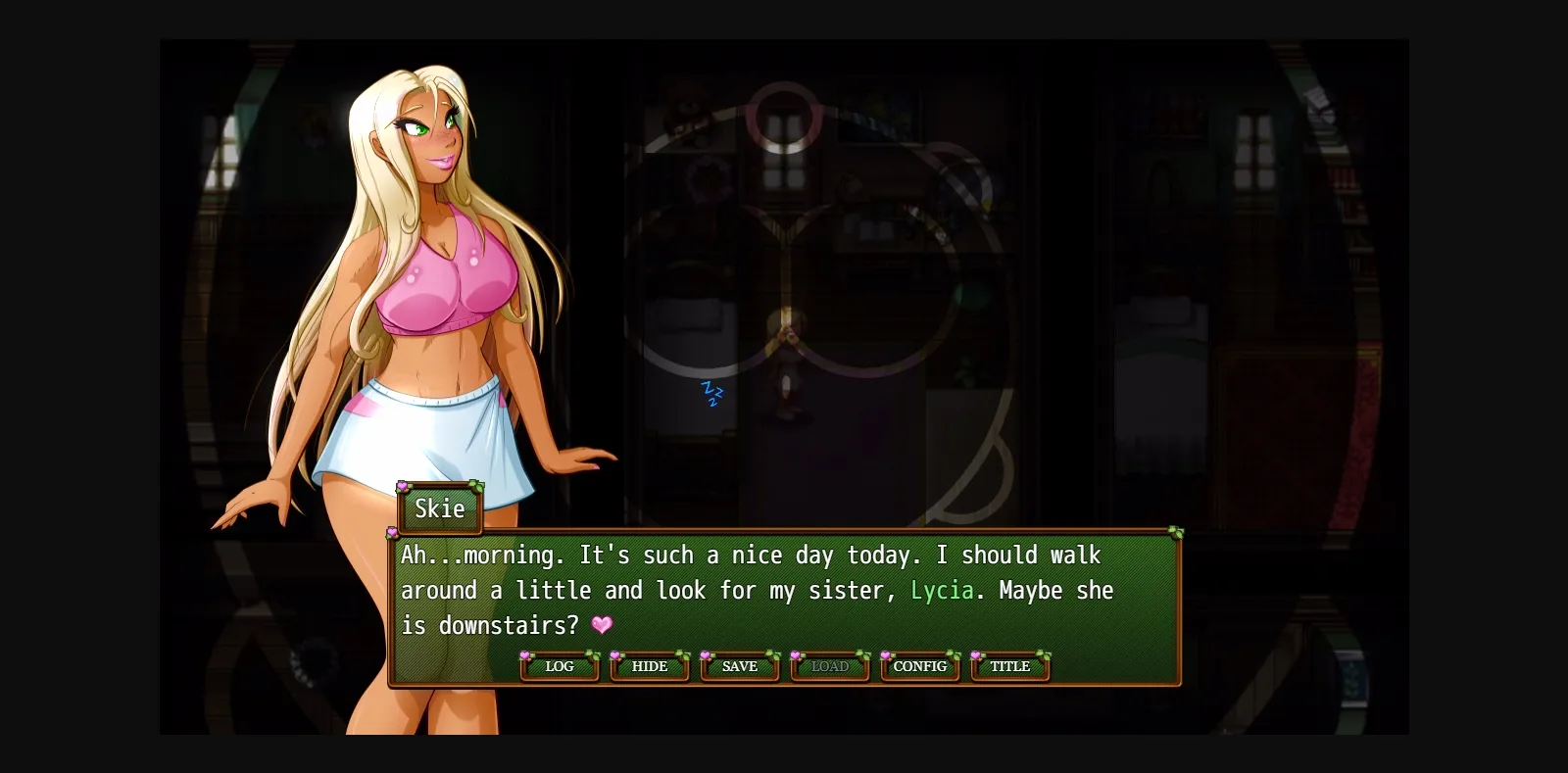
Task: Click the heart icon next to the SAVE button
Action: [x=706, y=656]
